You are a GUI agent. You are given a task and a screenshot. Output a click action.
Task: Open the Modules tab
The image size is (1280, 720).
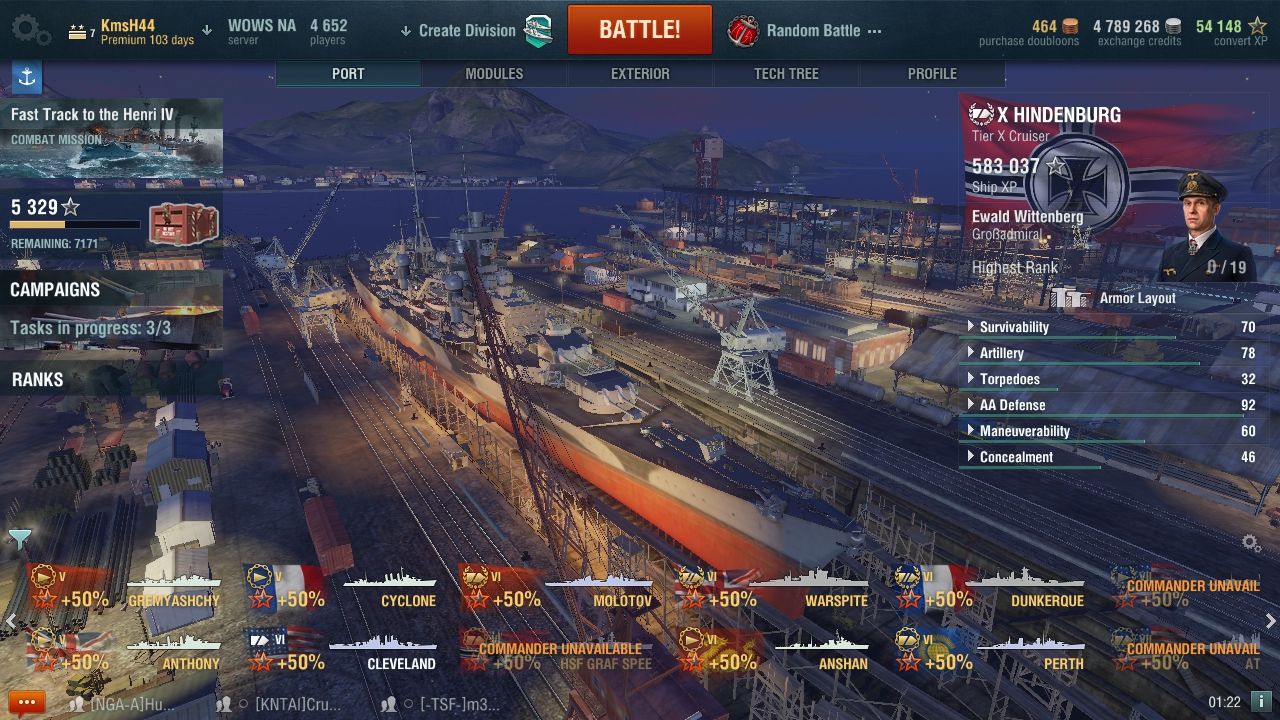[x=494, y=74]
